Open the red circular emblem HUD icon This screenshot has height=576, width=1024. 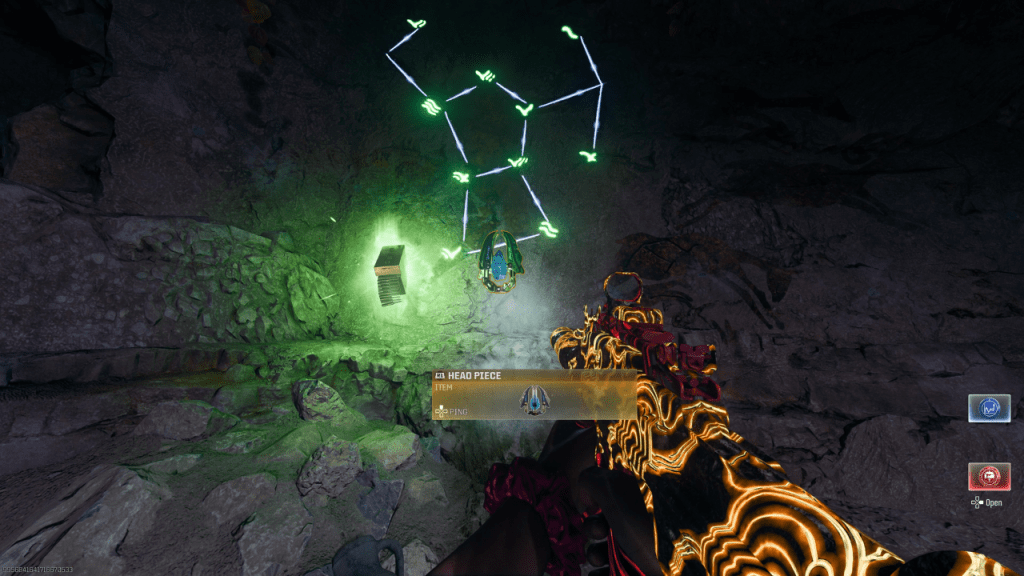click(988, 476)
